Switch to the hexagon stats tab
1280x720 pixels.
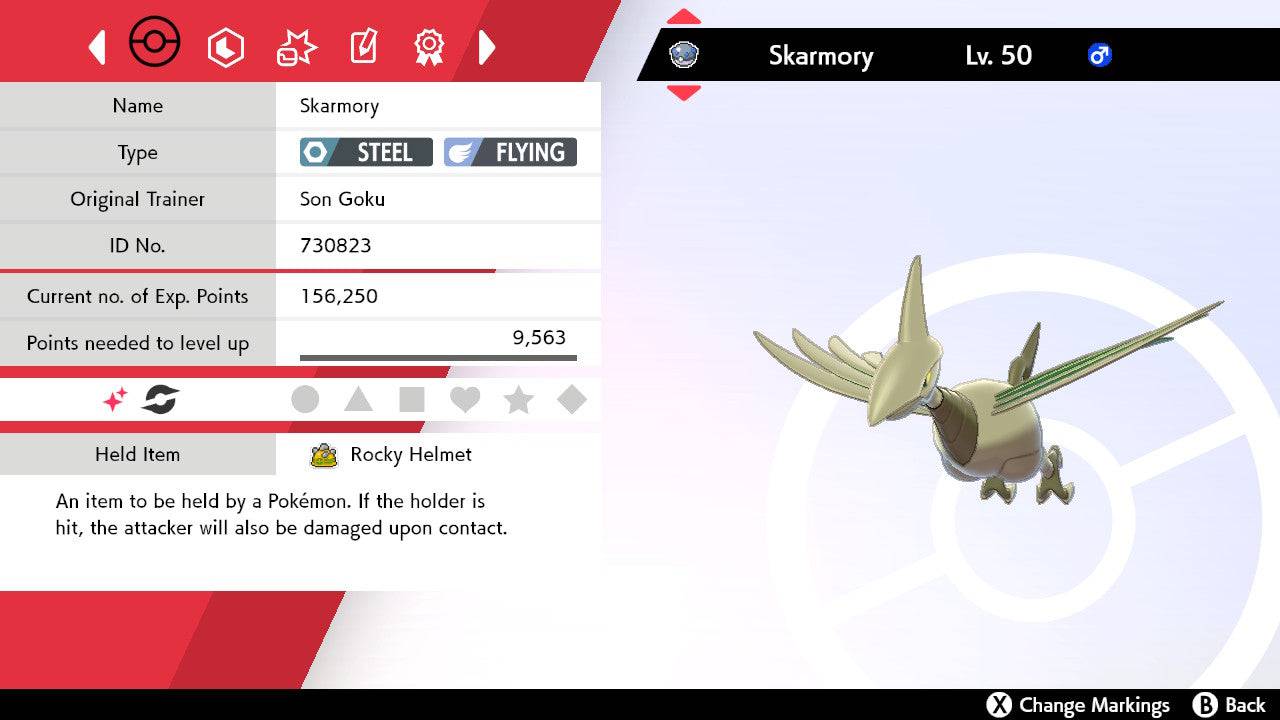(225, 47)
